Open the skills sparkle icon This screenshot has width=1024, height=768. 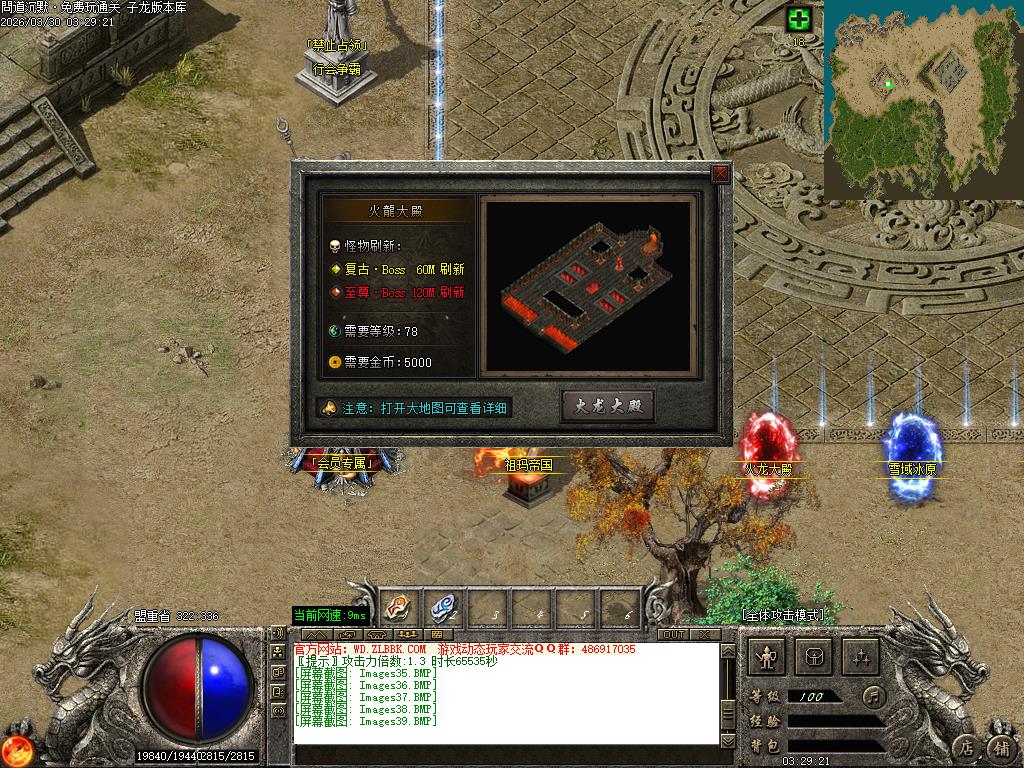[860, 657]
